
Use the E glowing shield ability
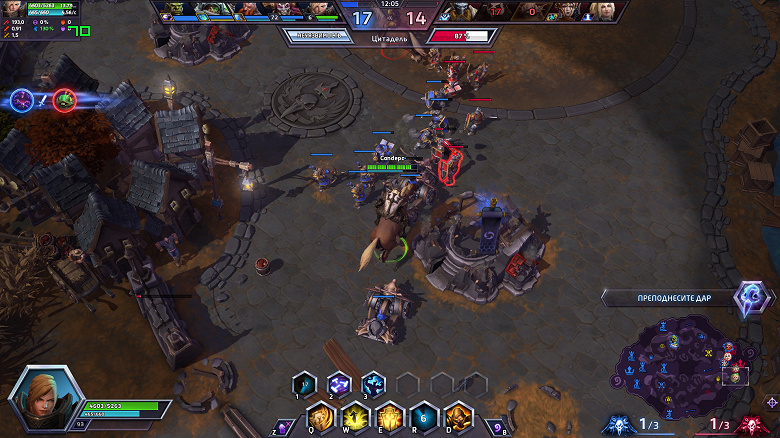[x=391, y=414]
